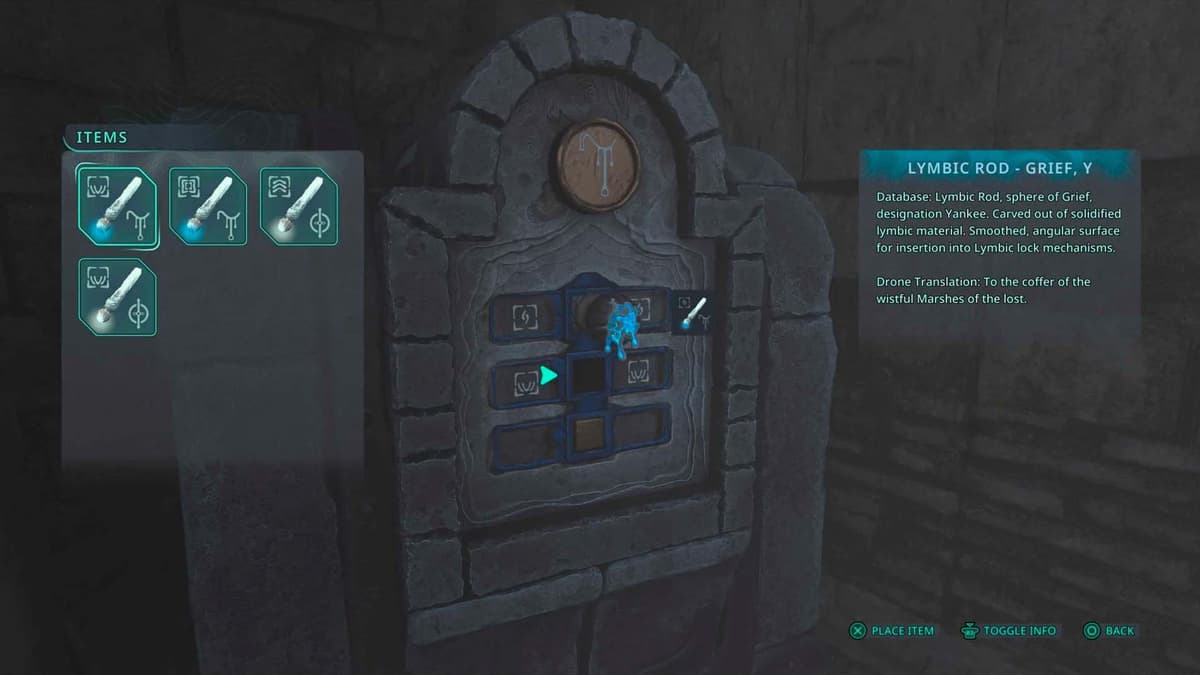Click the placed rod icon beside the lock
The height and width of the screenshot is (675, 1200).
pos(692,312)
